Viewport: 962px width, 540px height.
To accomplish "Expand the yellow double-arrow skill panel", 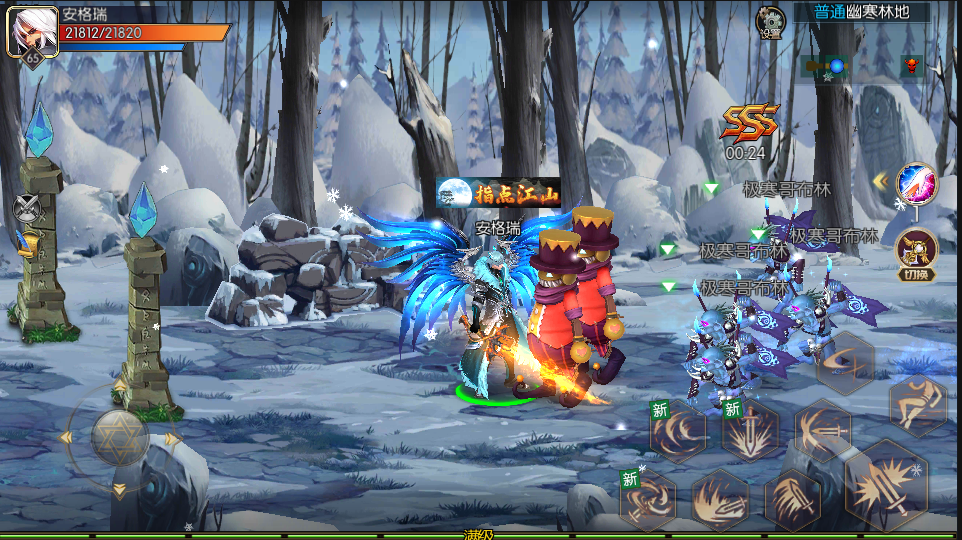I will click(881, 181).
